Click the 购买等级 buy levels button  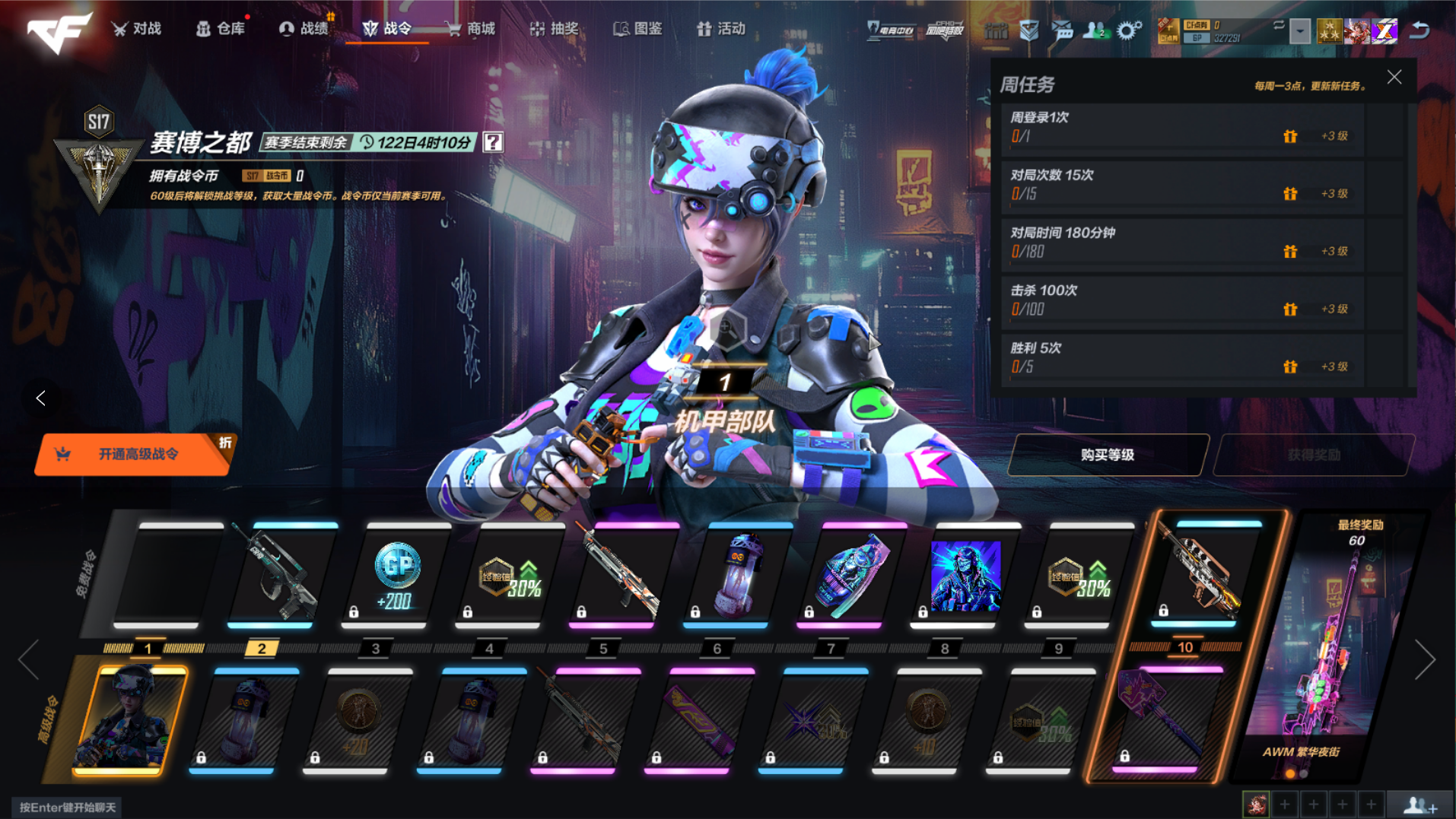(1107, 455)
